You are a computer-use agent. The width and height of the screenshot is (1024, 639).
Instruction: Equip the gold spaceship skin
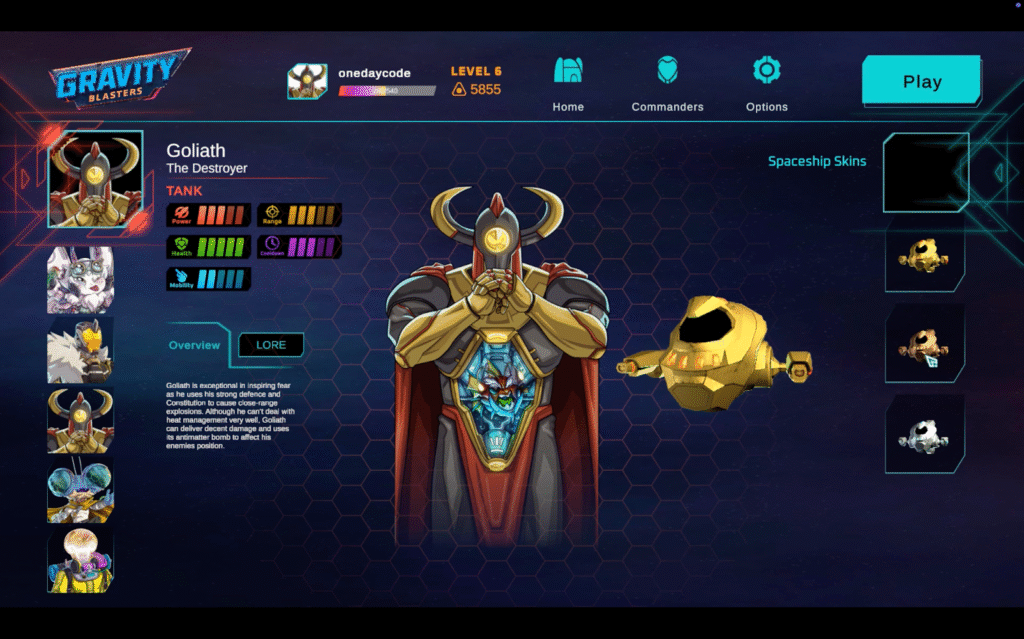click(924, 257)
